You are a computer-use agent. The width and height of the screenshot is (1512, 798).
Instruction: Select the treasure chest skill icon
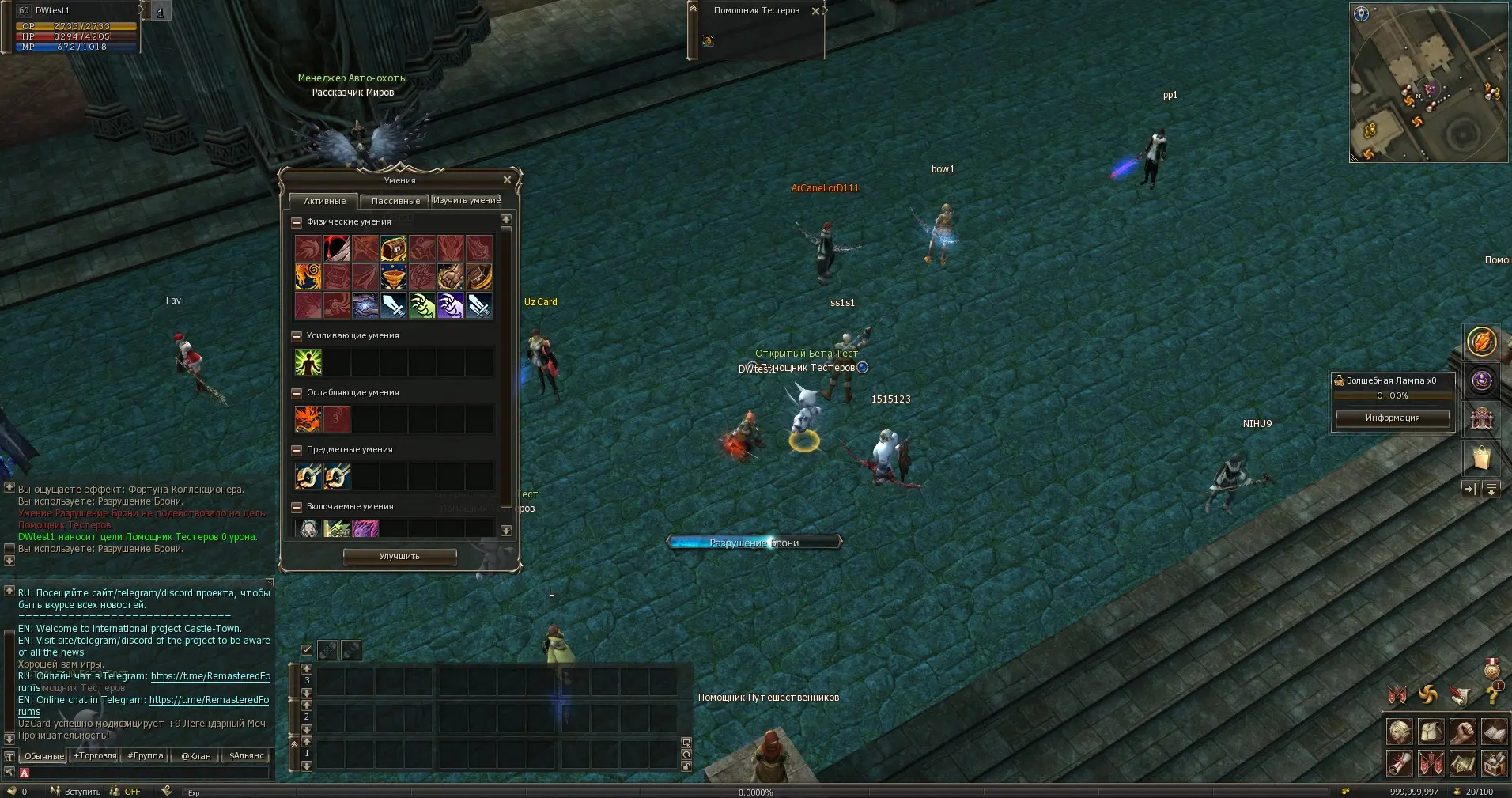393,248
